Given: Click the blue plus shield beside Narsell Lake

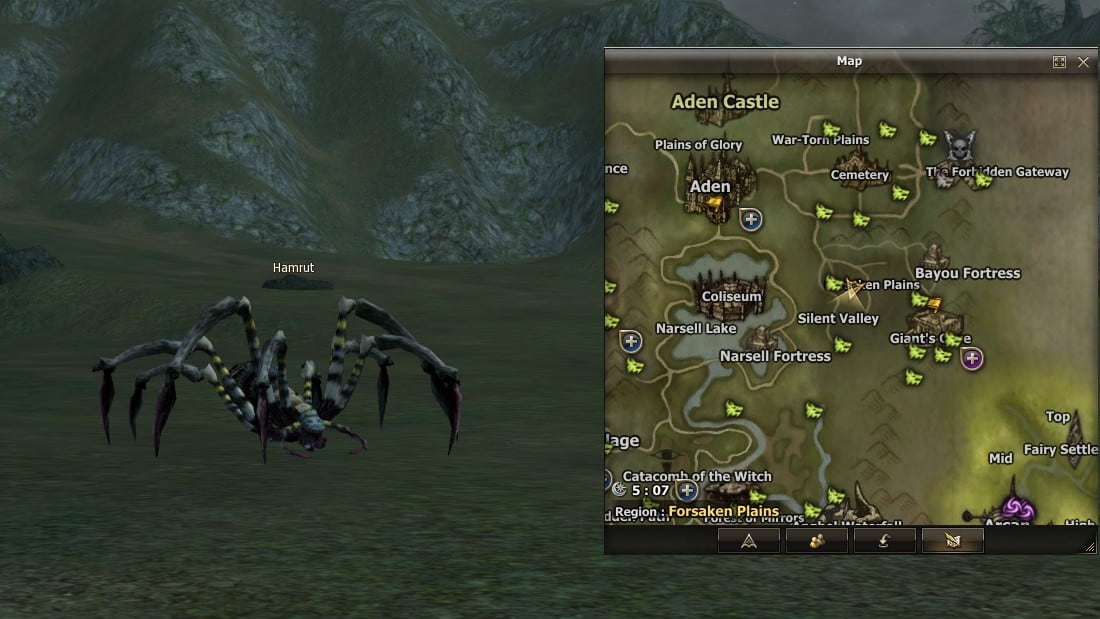Looking at the screenshot, I should point(630,341).
